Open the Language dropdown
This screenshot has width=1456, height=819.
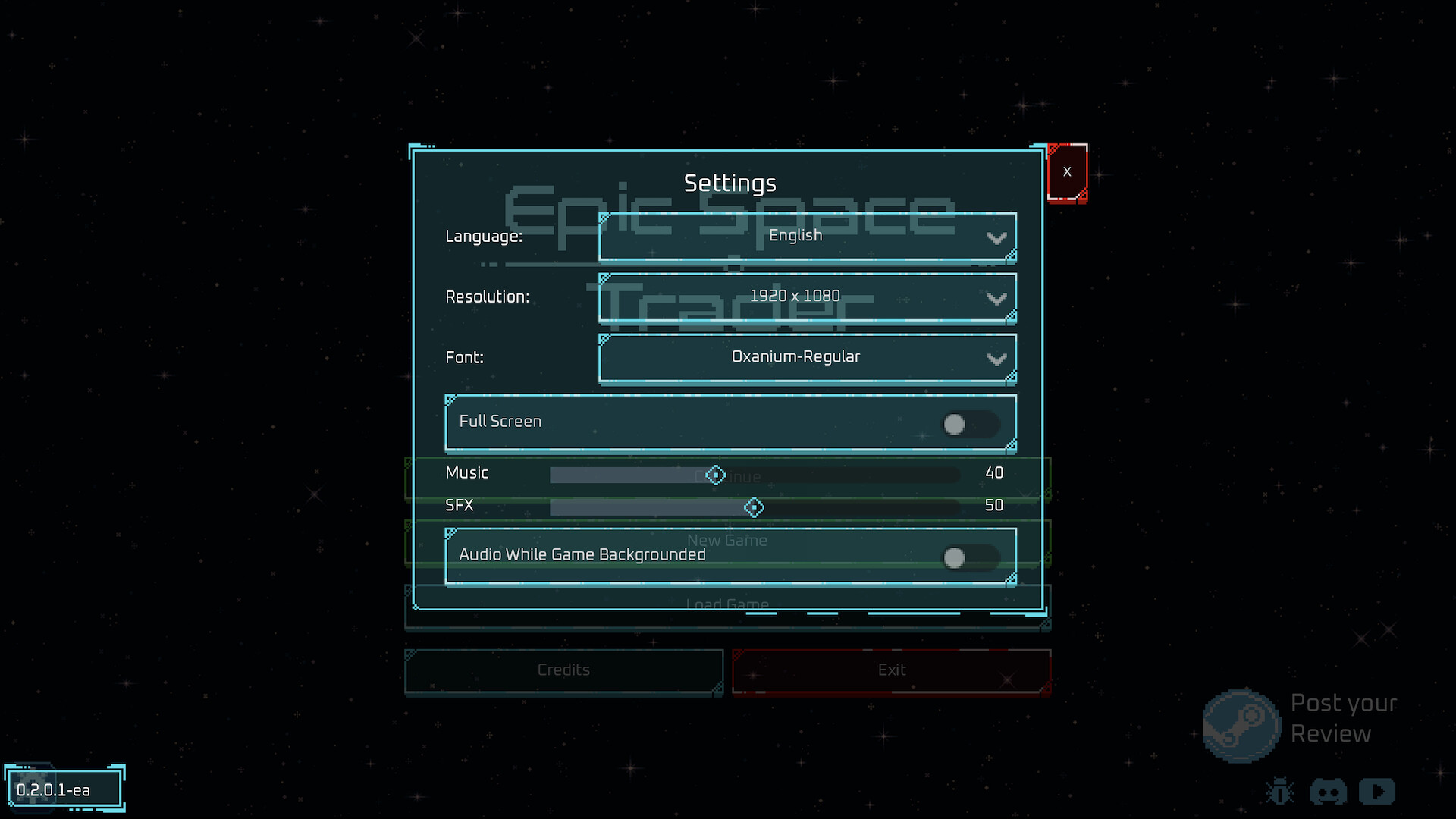coord(807,236)
